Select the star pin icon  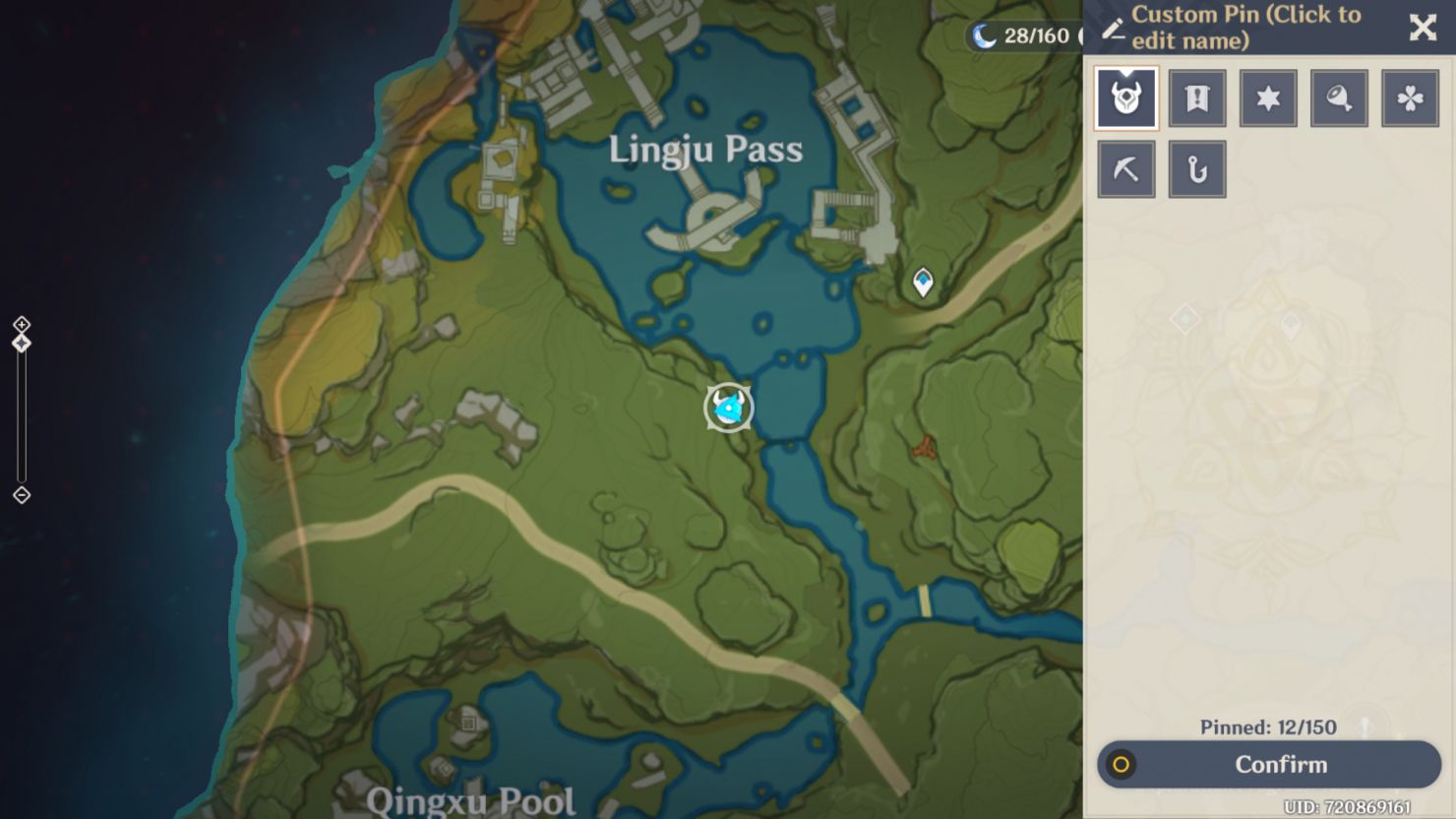tap(1267, 97)
